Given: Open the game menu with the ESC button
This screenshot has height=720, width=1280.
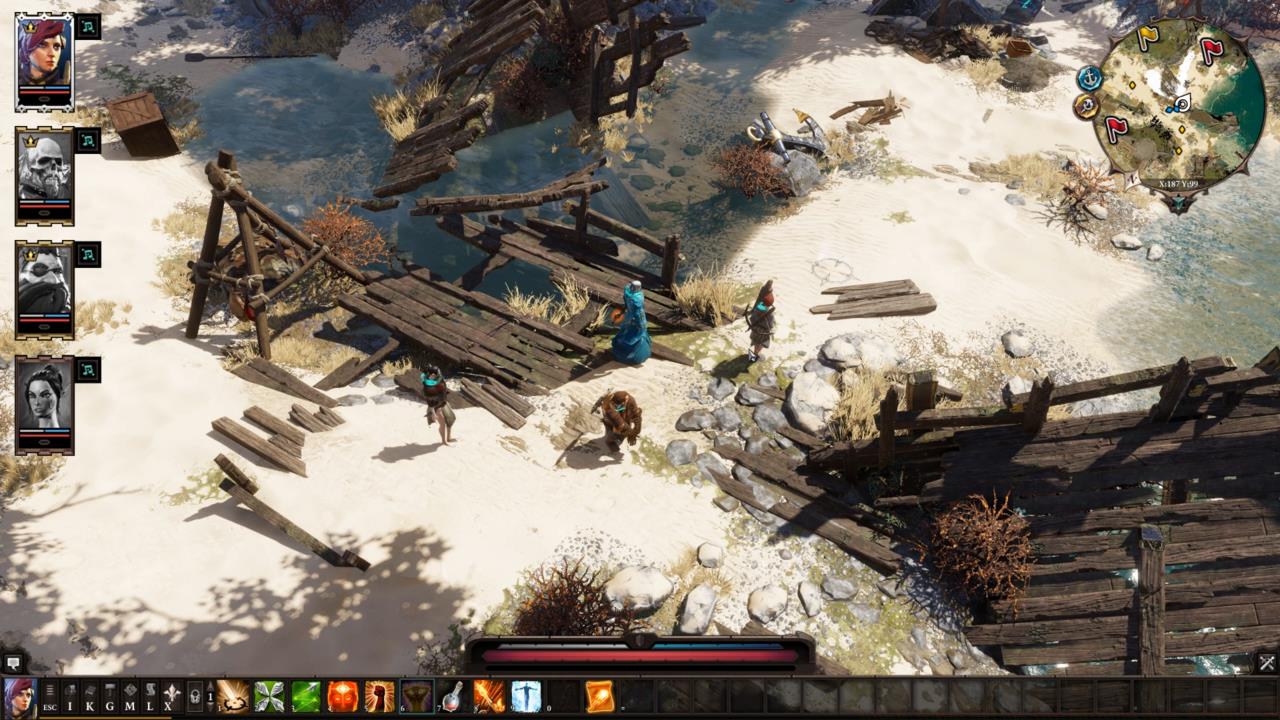Looking at the screenshot, I should [x=49, y=696].
